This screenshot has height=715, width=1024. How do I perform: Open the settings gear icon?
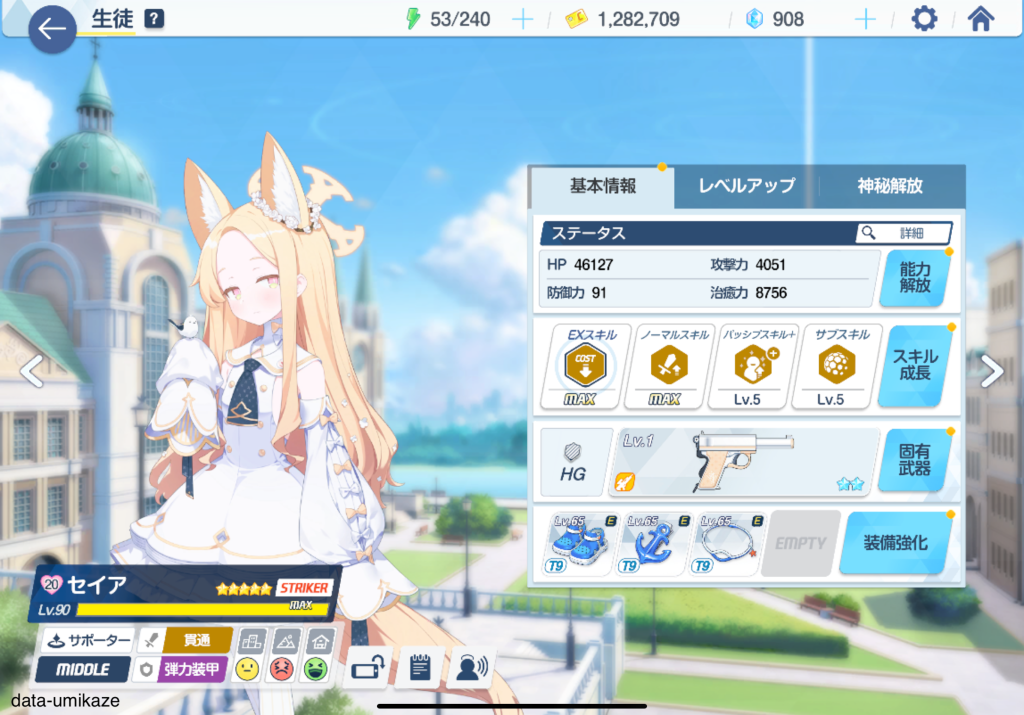(924, 19)
